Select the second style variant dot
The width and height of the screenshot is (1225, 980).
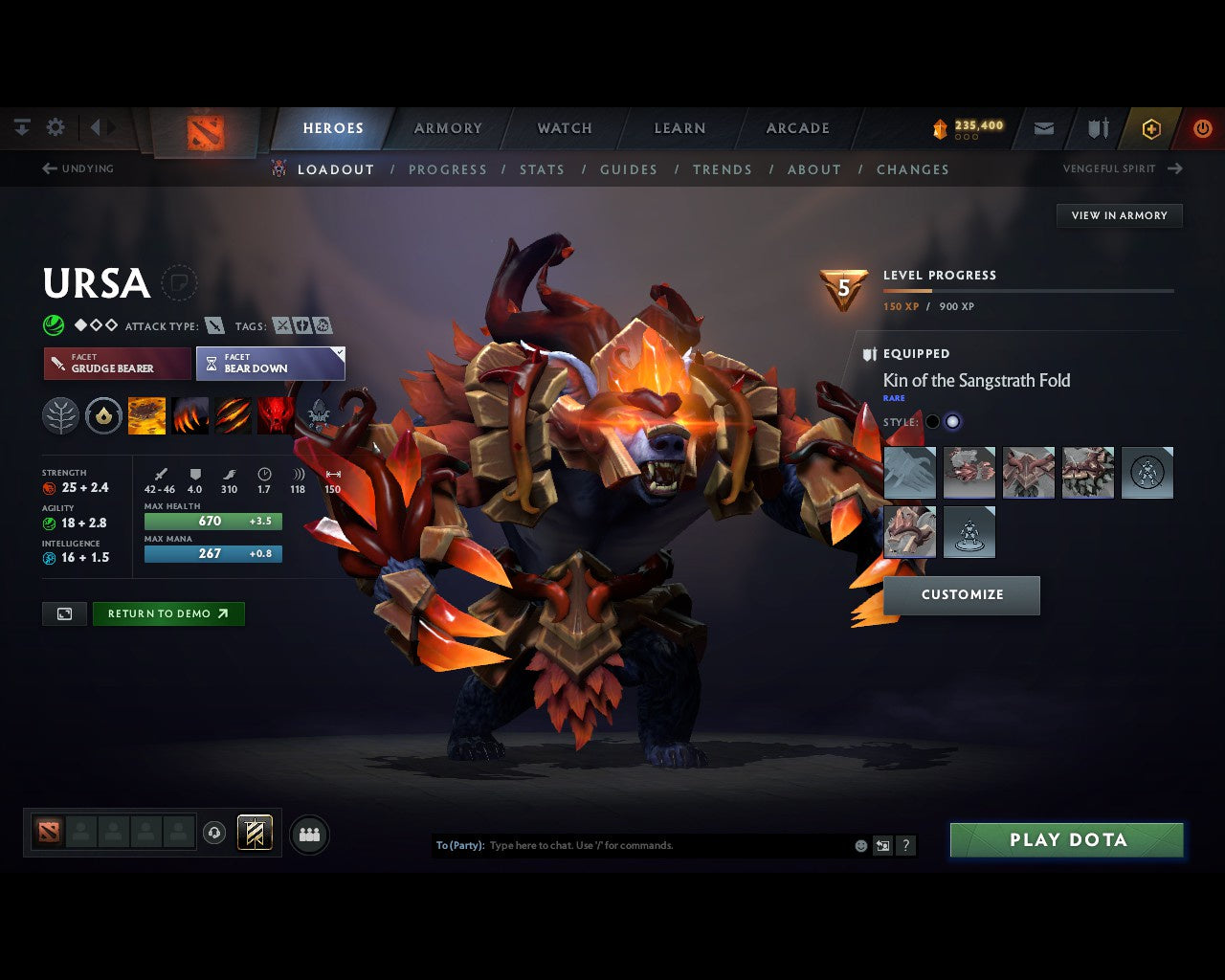tap(953, 421)
